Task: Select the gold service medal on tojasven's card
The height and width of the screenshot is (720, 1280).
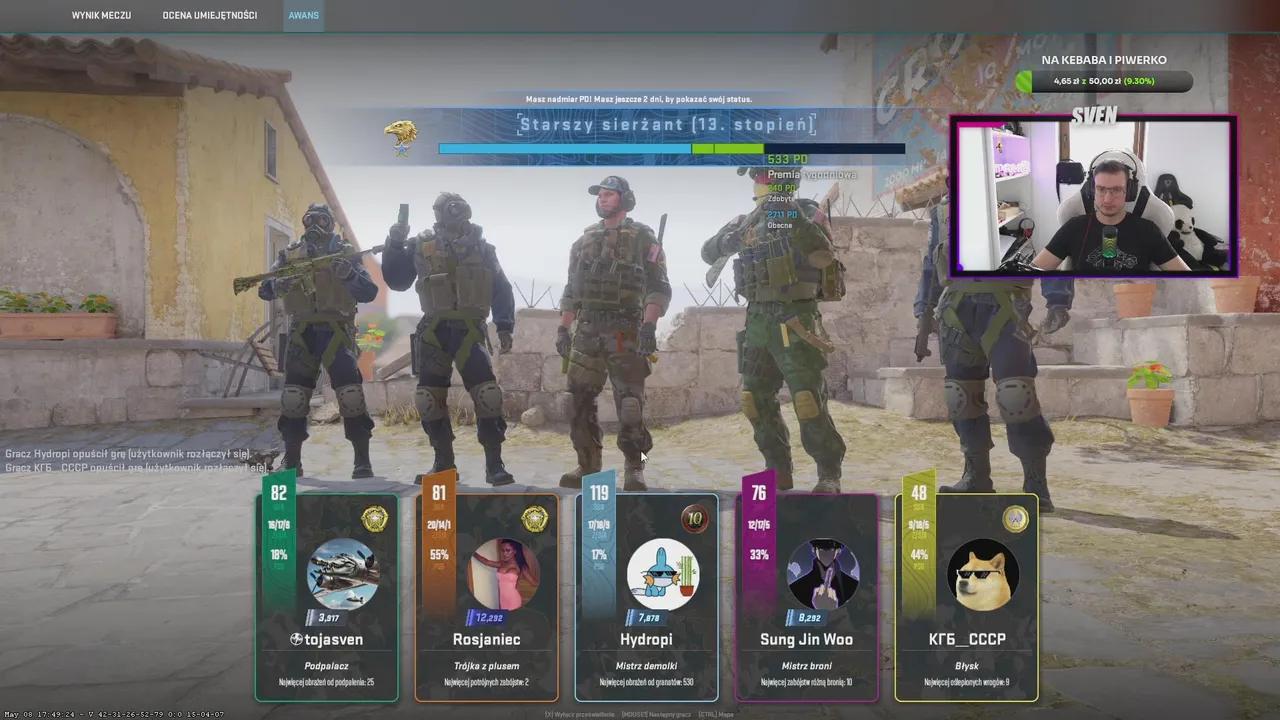Action: click(374, 520)
